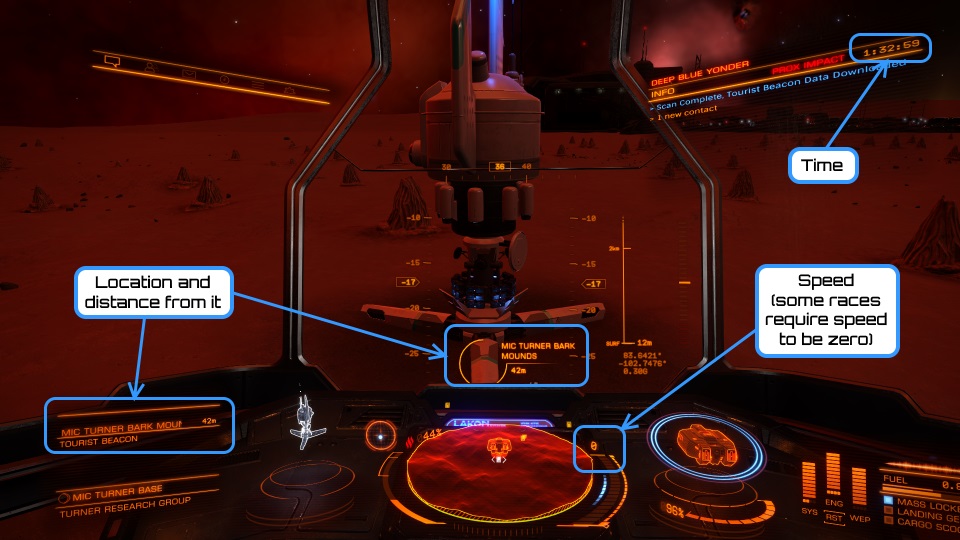Open the INFO message panel header
The image size is (960, 540).
[663, 91]
